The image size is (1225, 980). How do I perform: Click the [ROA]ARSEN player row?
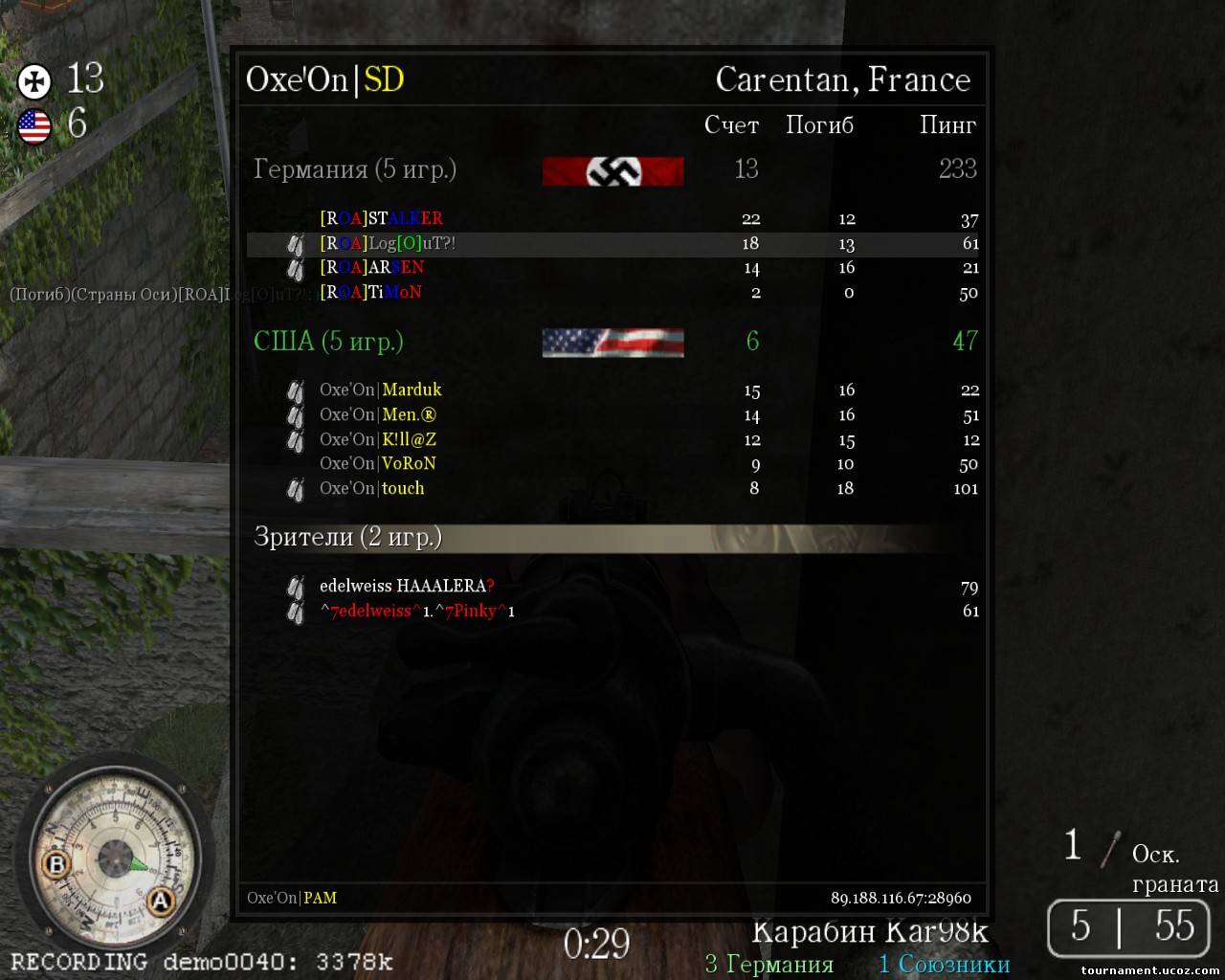pos(372,268)
